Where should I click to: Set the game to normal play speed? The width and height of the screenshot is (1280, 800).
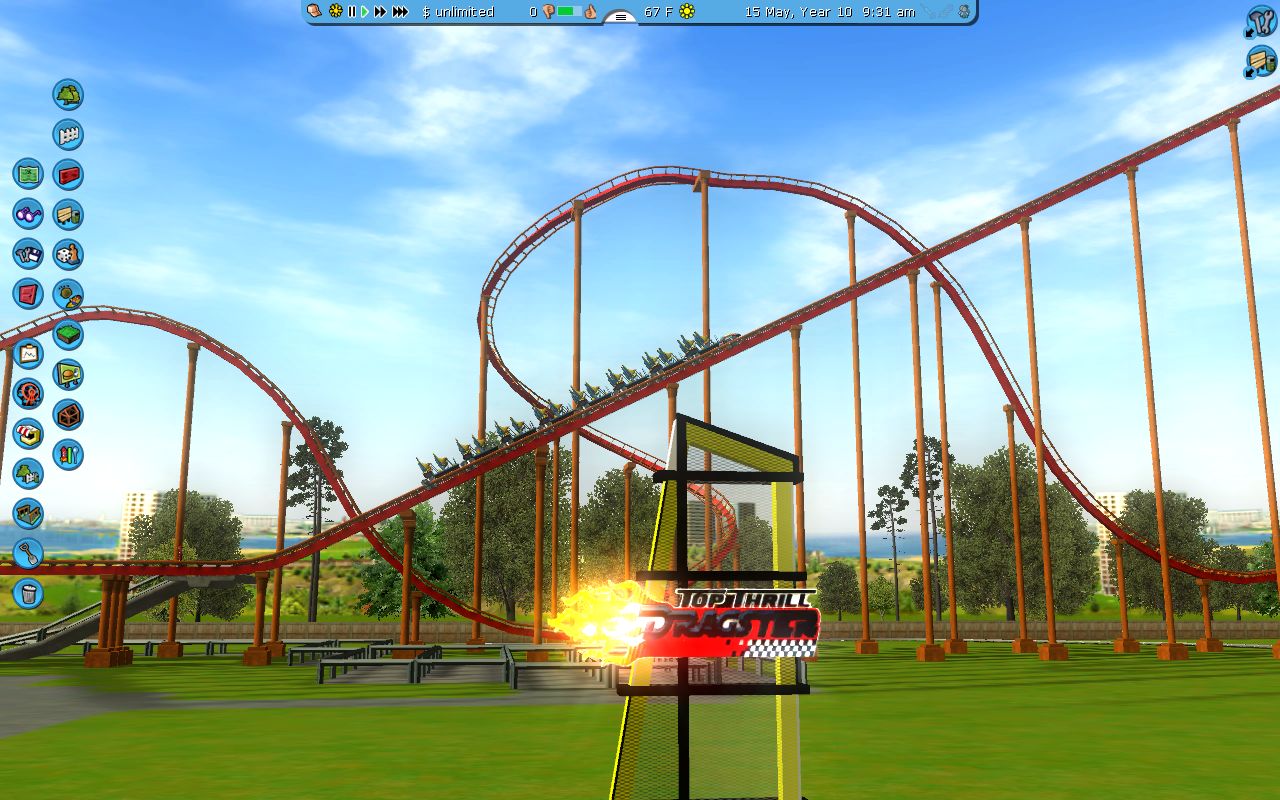pyautogui.click(x=365, y=12)
